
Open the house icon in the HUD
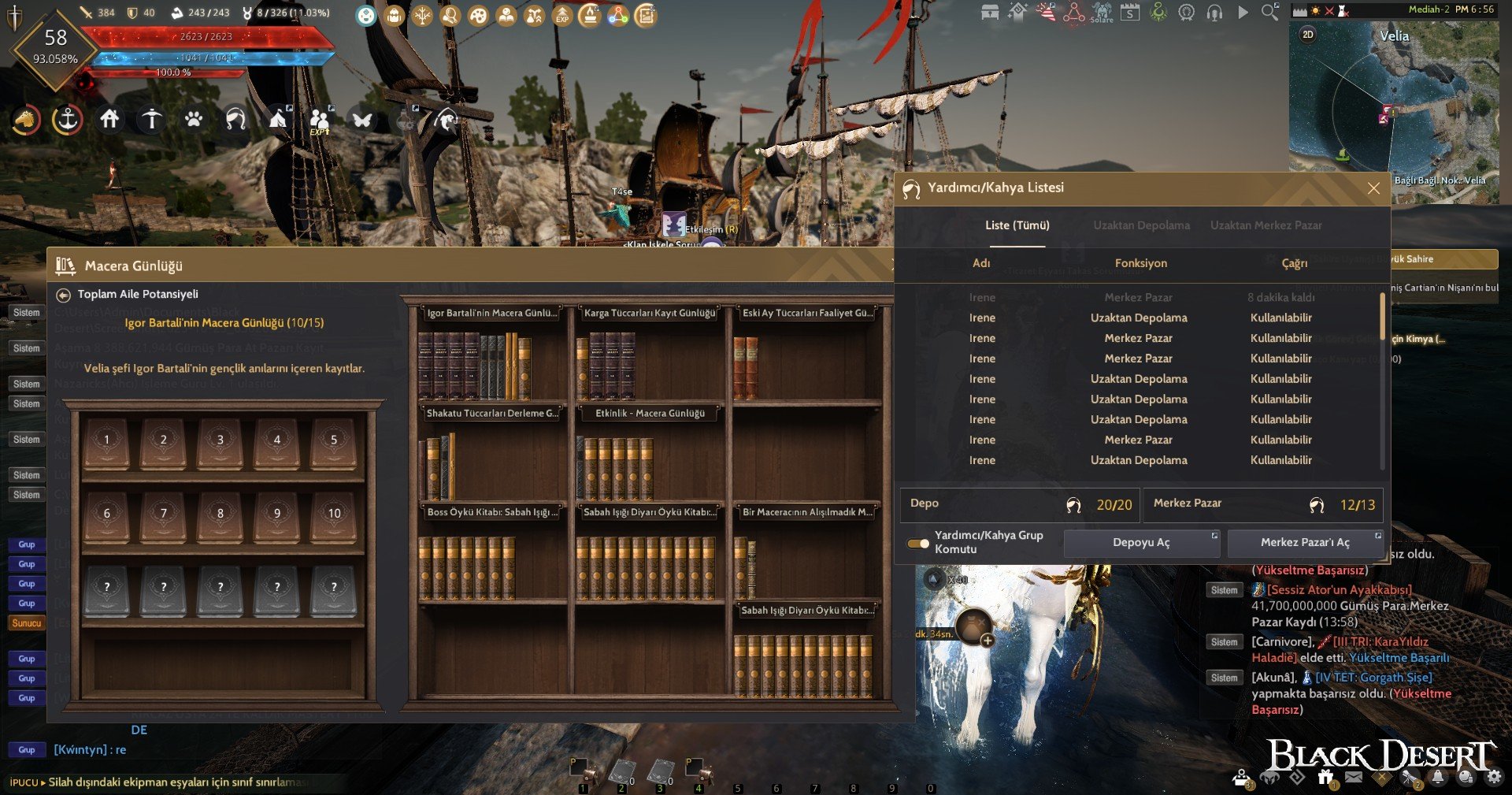point(109,119)
